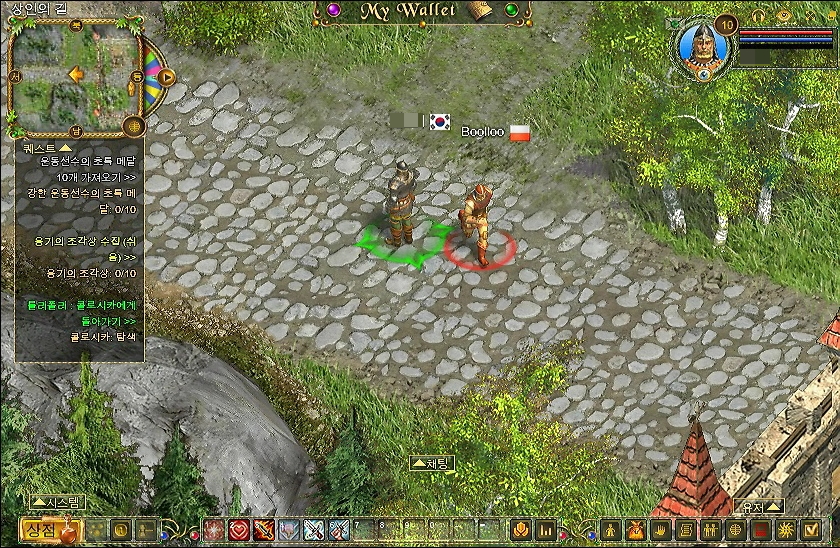Activate the red starburst skill in slot one
This screenshot has height=548, width=840.
pos(214,530)
